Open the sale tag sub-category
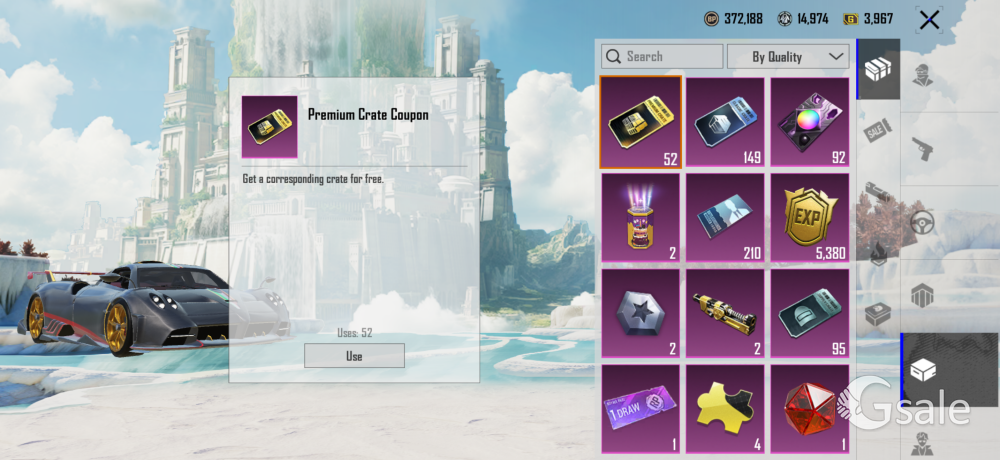Viewport: 1000px width, 460px height. [x=877, y=130]
